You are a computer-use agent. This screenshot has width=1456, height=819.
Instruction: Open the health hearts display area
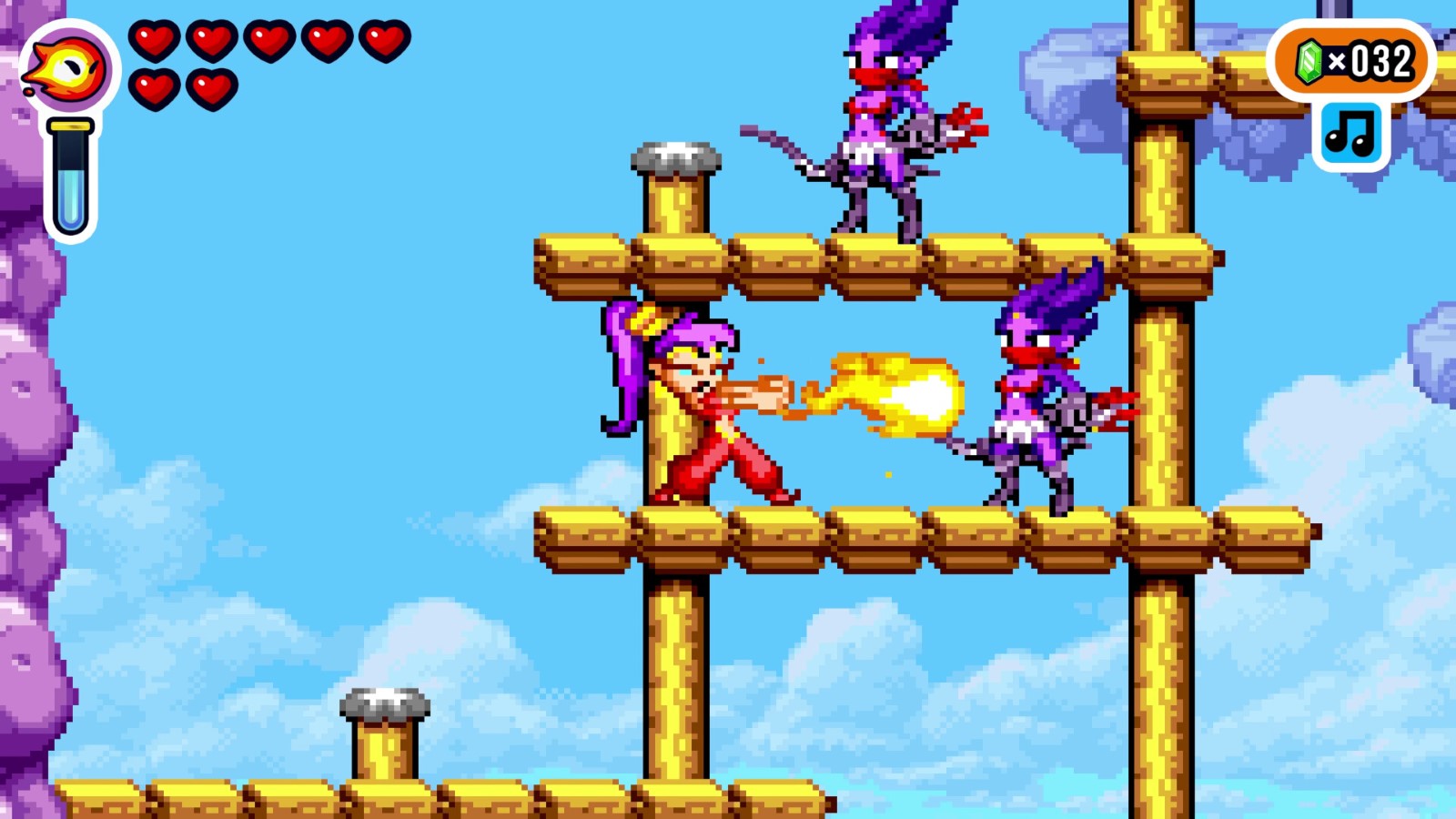click(268, 64)
